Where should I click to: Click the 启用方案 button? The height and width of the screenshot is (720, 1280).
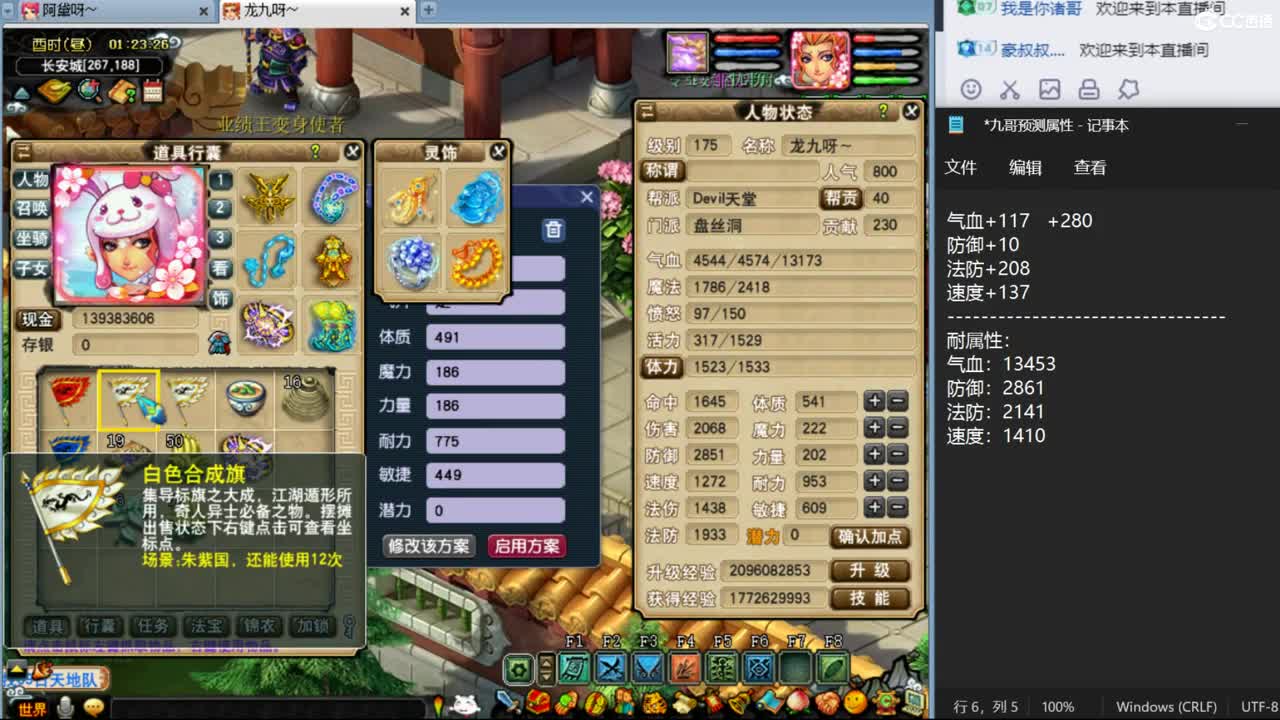[x=527, y=548]
